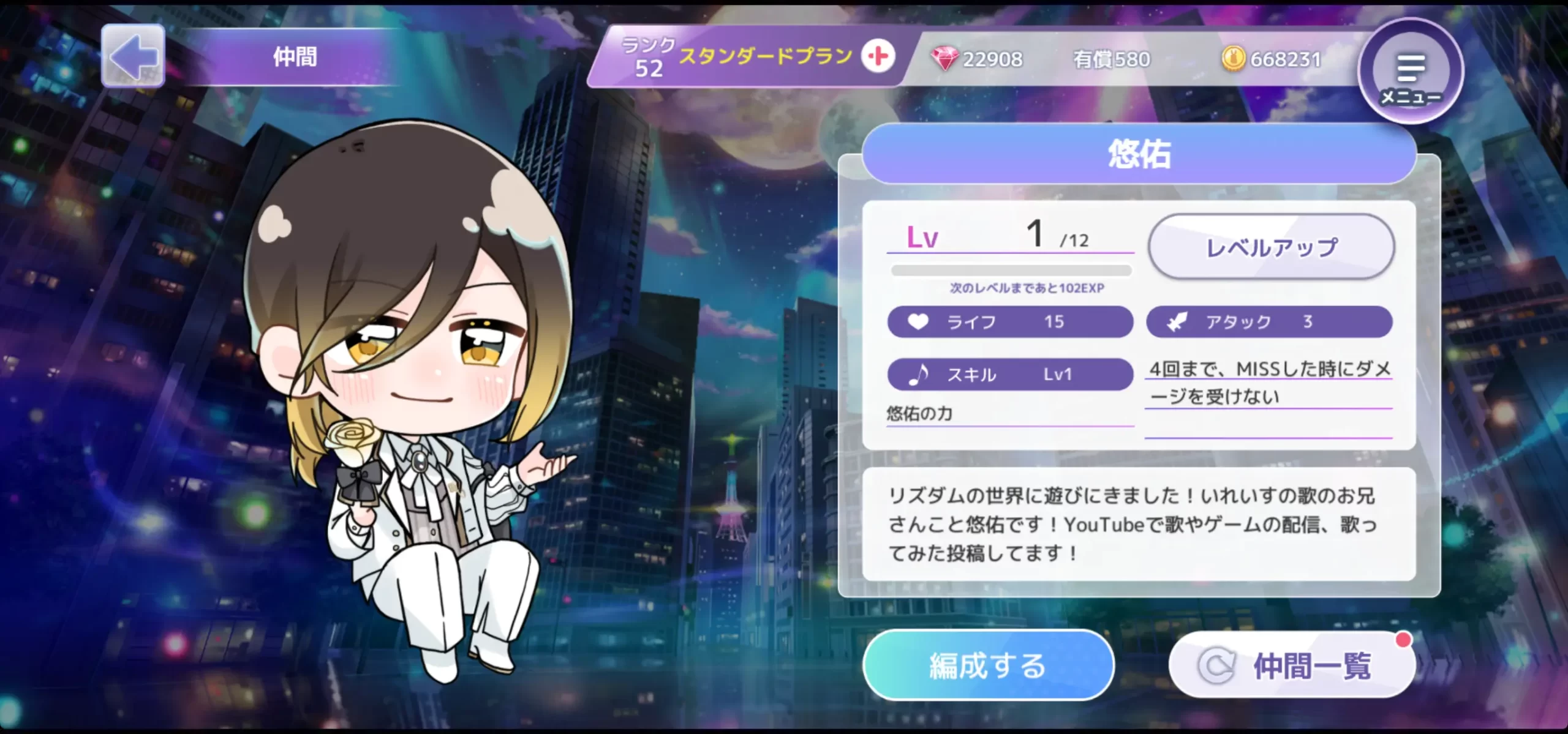1568x734 pixels.
Task: Go back with the arrow button
Action: coord(133,56)
